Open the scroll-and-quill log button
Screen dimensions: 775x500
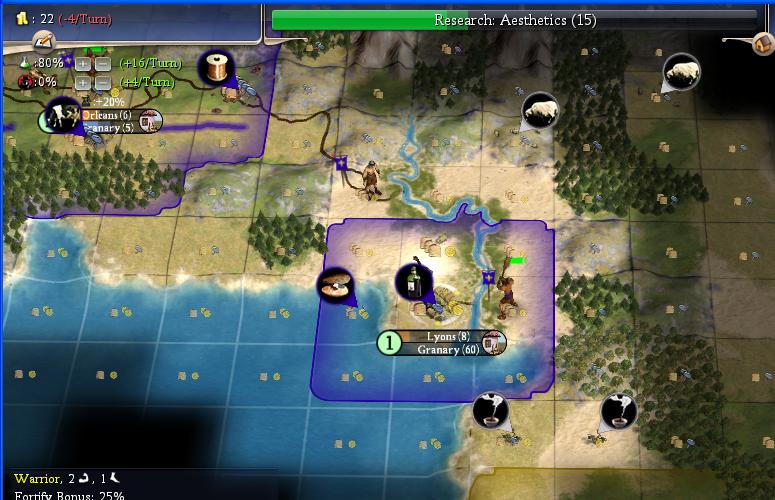[42, 41]
